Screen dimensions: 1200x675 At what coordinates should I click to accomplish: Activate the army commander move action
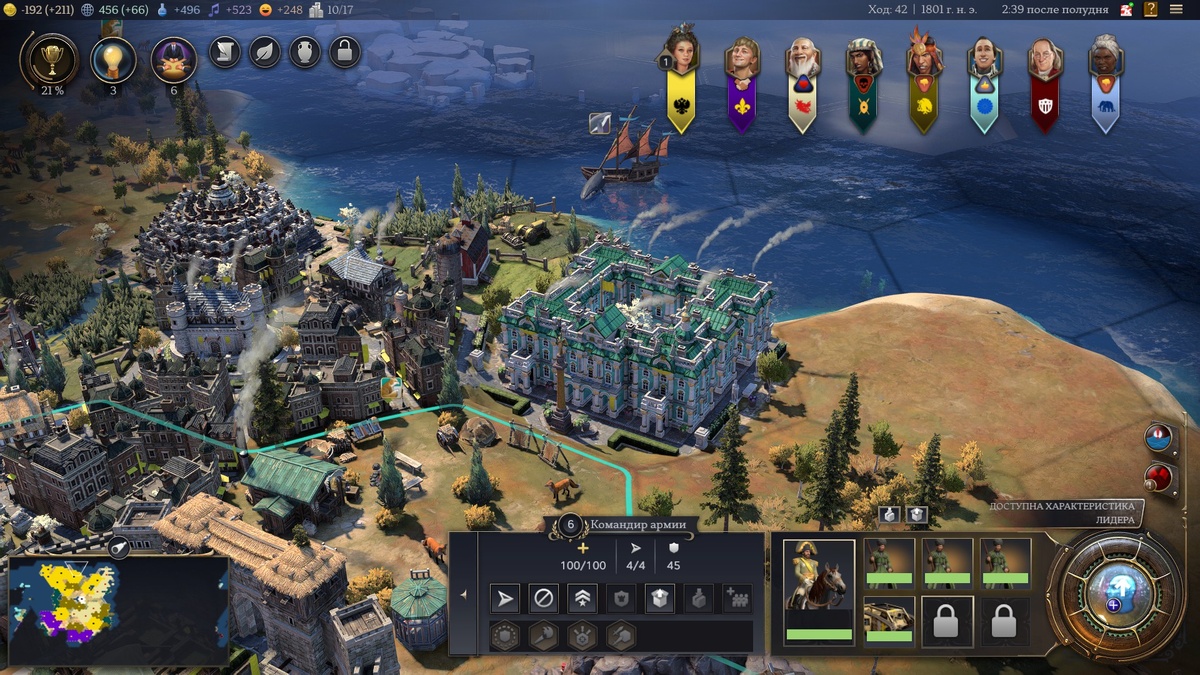506,599
